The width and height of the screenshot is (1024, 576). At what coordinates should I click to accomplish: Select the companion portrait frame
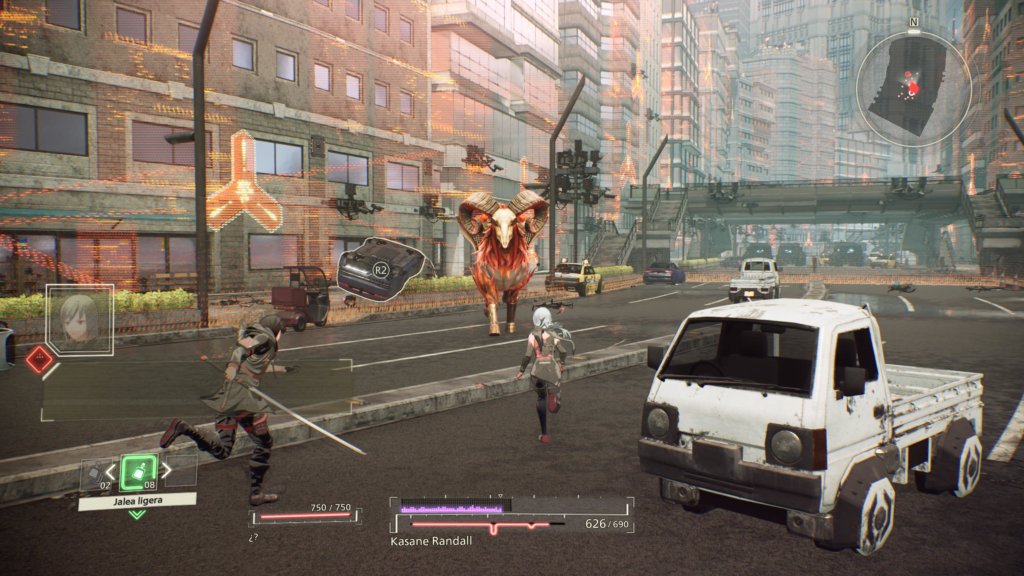(x=80, y=320)
